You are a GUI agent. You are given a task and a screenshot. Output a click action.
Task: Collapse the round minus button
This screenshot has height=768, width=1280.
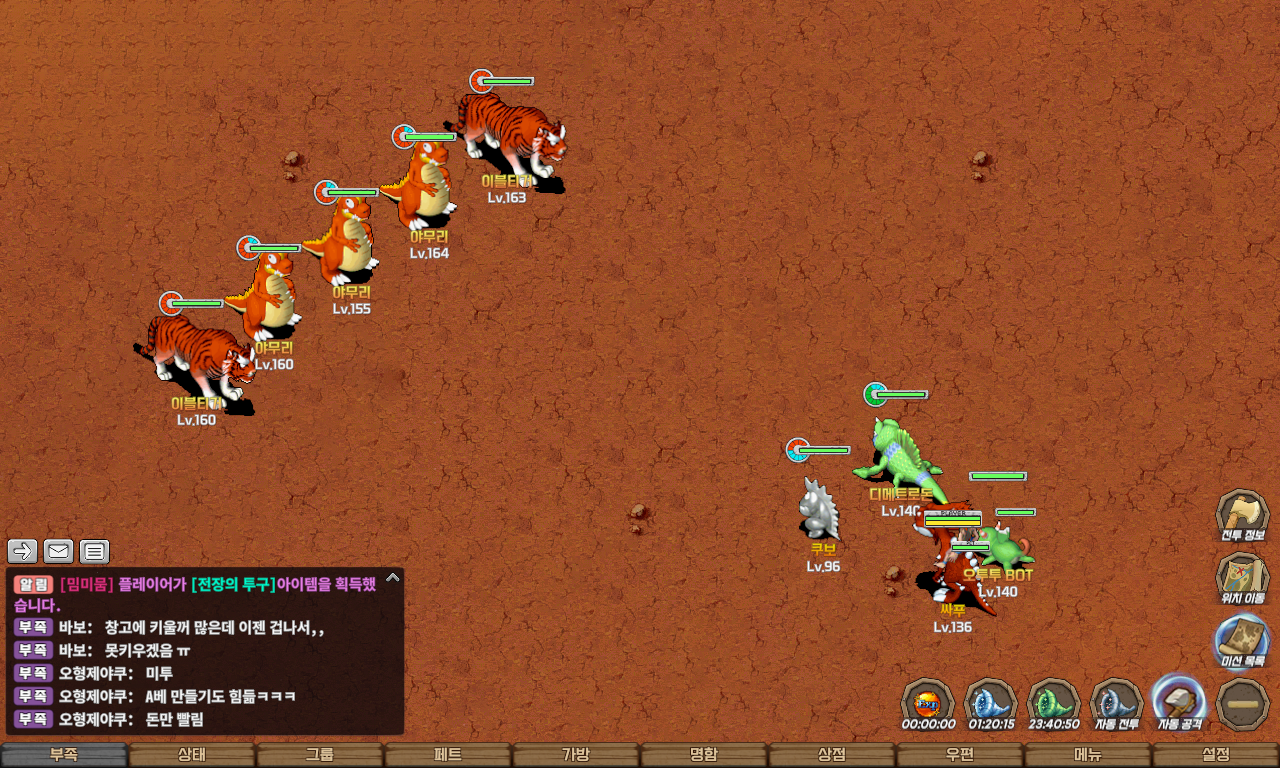(1243, 704)
